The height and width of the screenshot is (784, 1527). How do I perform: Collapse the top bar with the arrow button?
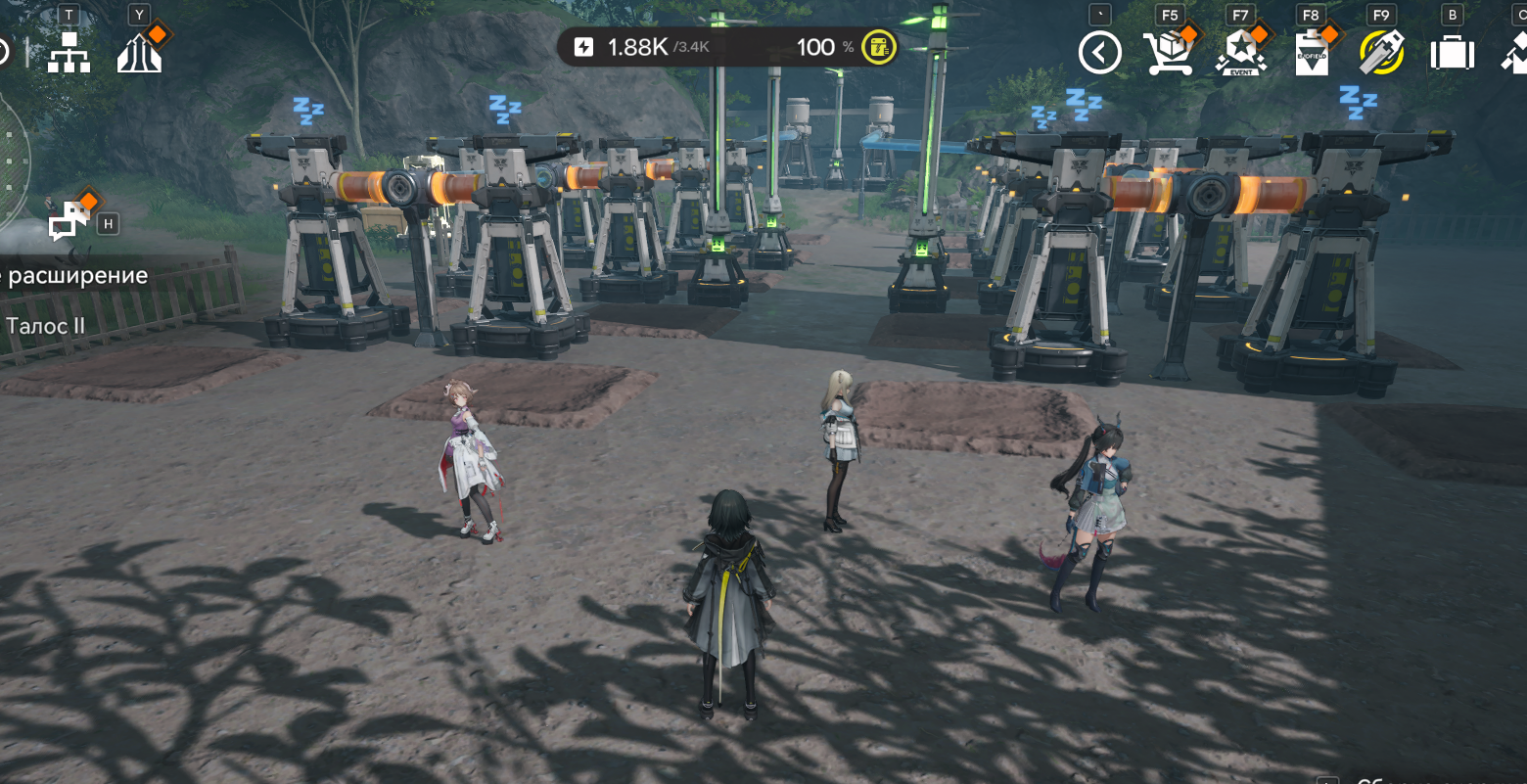[1099, 52]
